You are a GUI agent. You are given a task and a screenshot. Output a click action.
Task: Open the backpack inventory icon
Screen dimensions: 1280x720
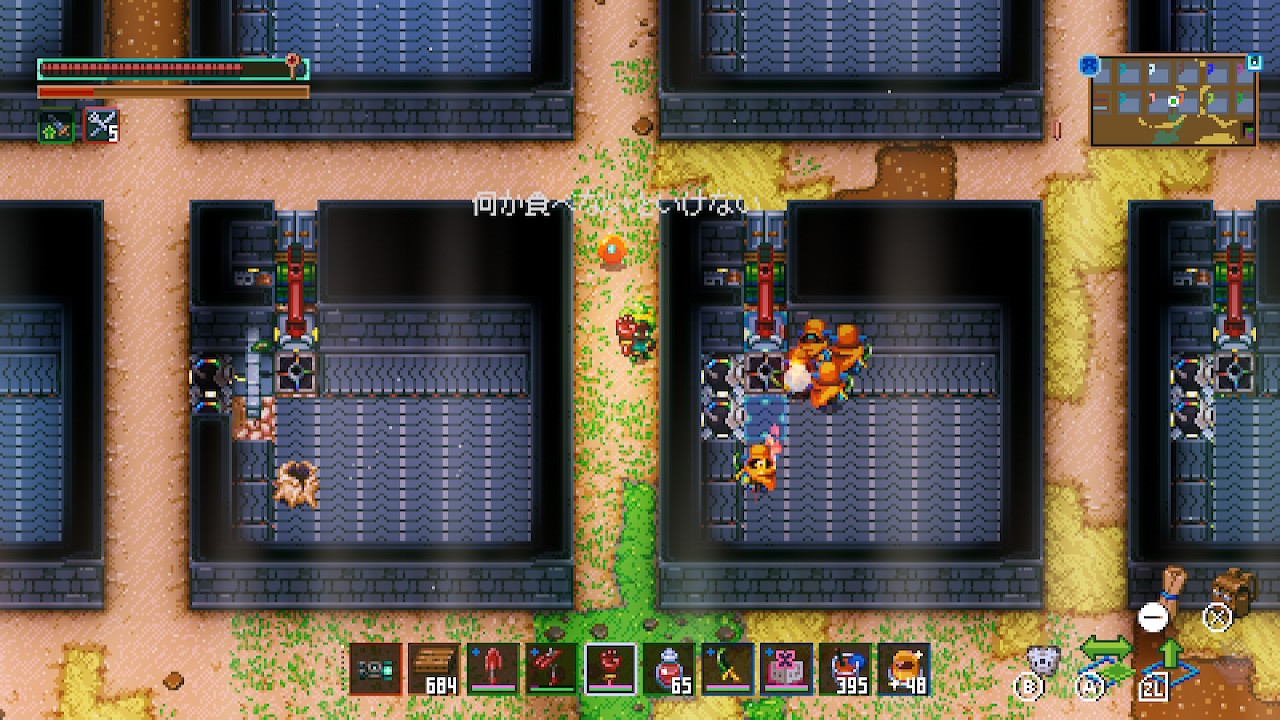(1236, 591)
